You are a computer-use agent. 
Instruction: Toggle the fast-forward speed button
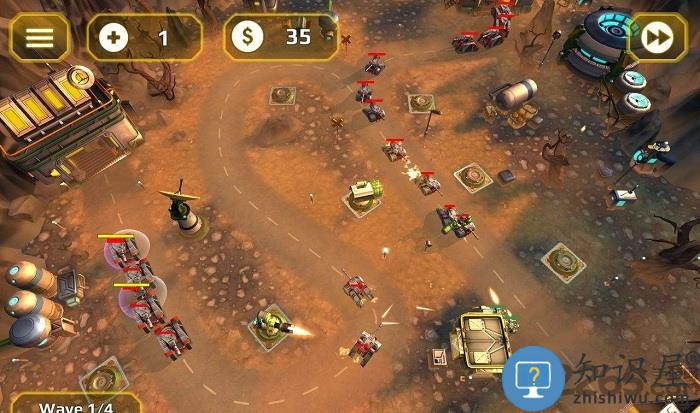point(656,38)
